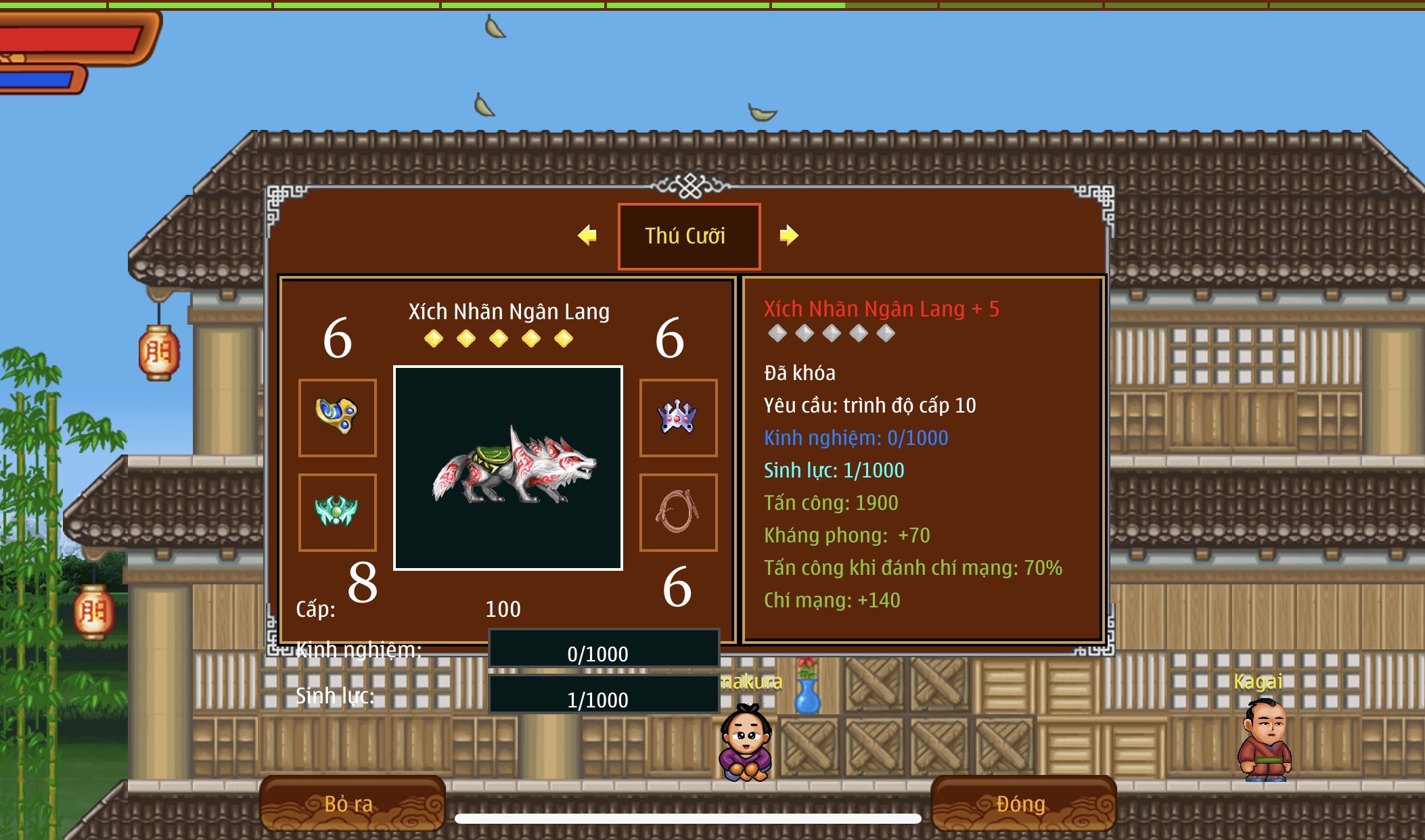Viewport: 1425px width, 840px height.
Task: Select the gold and blue saddle slot
Action: (x=338, y=417)
